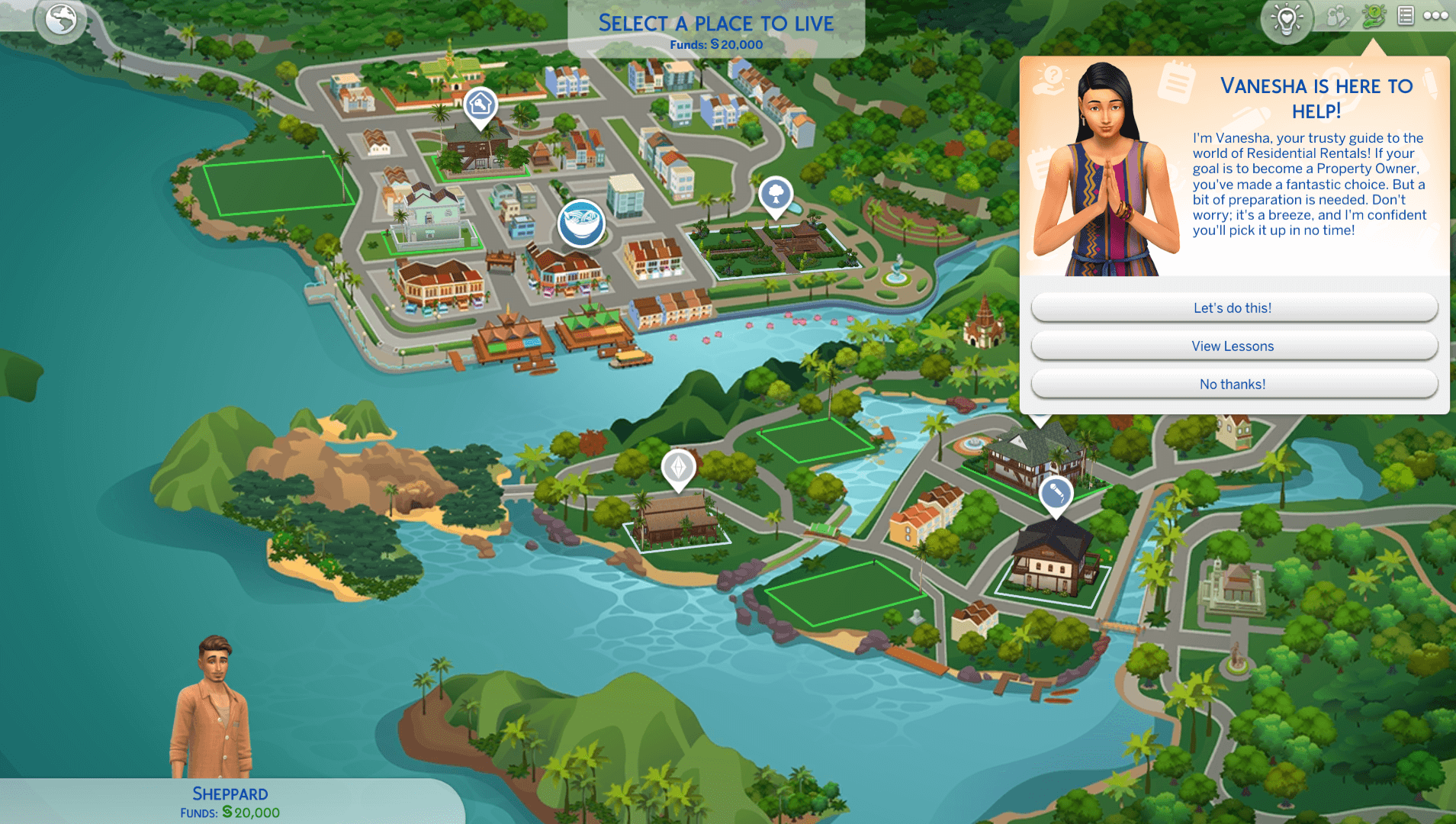Image resolution: width=1456 pixels, height=824 pixels.
Task: Open the list panel icon
Action: [1406, 16]
